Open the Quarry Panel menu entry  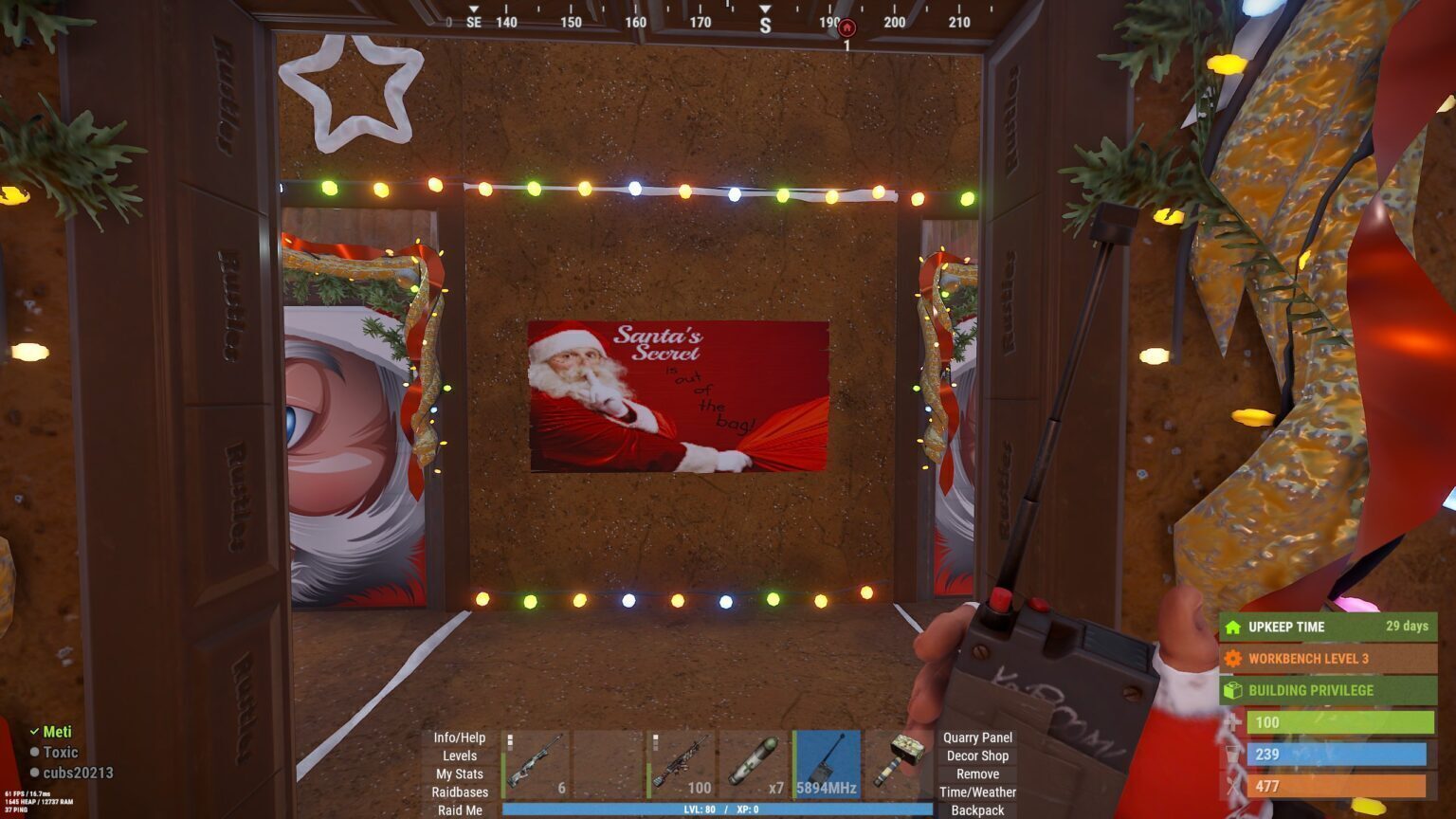[977, 737]
